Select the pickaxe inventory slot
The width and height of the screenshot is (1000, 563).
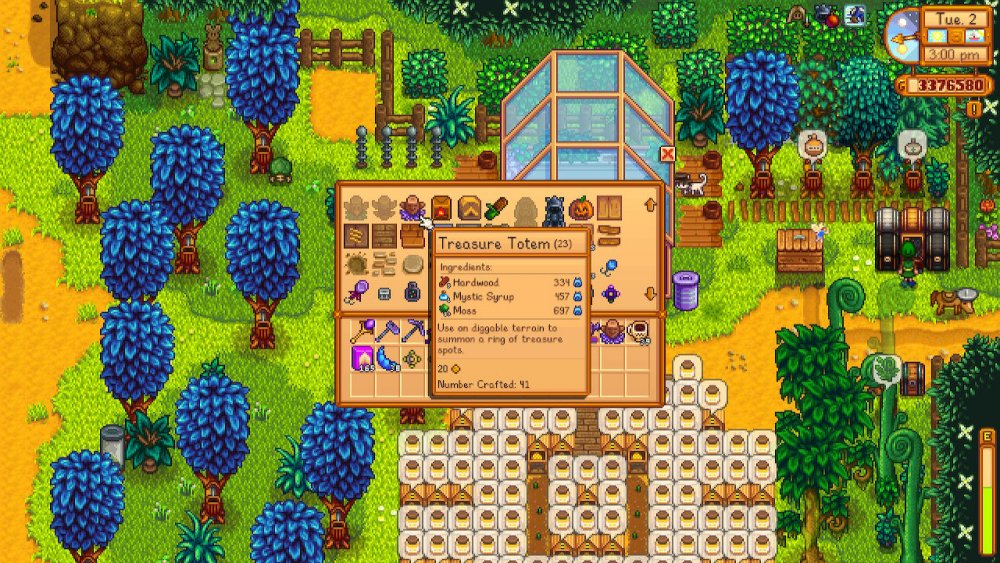[413, 331]
